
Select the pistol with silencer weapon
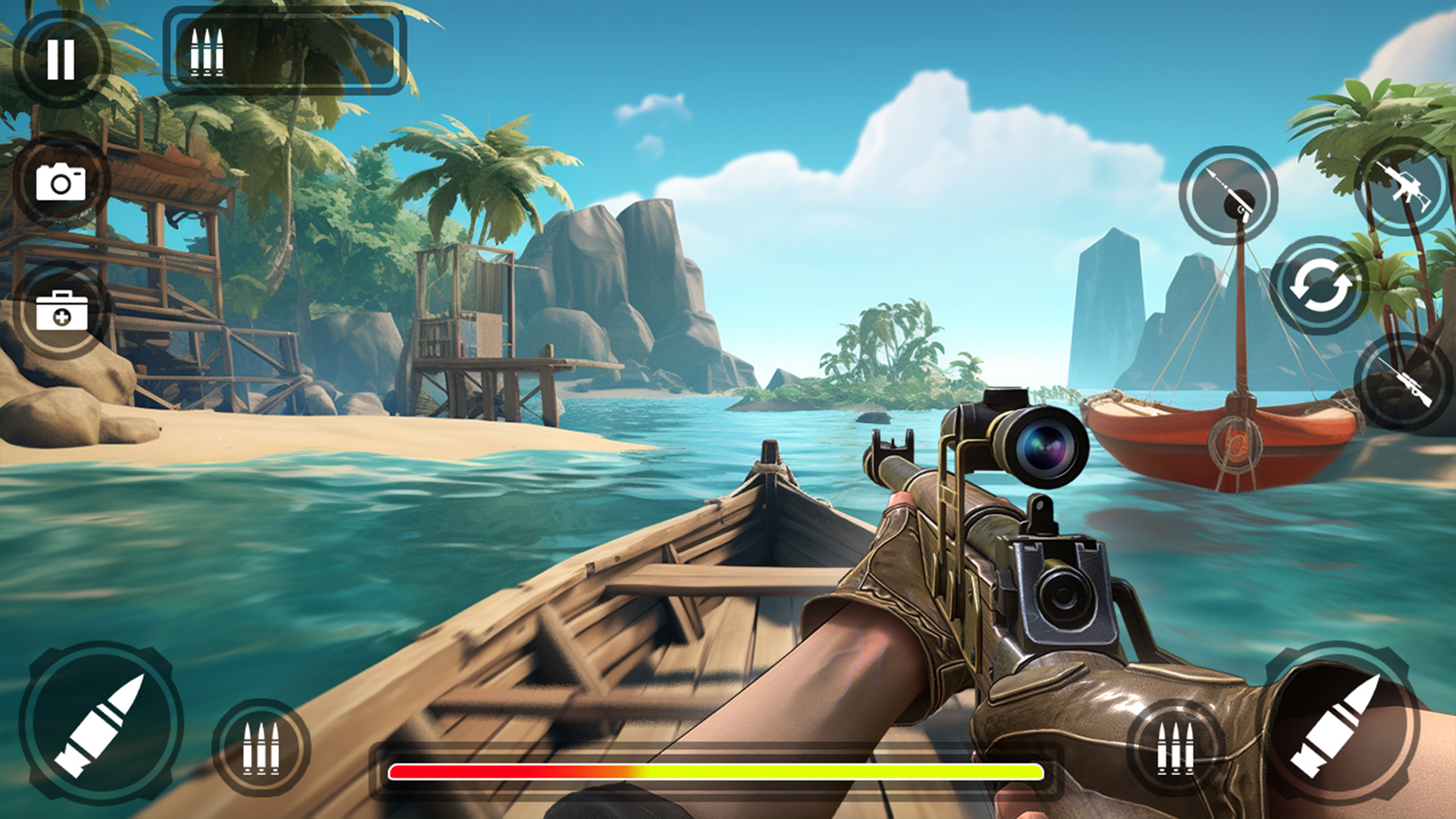point(1228,195)
